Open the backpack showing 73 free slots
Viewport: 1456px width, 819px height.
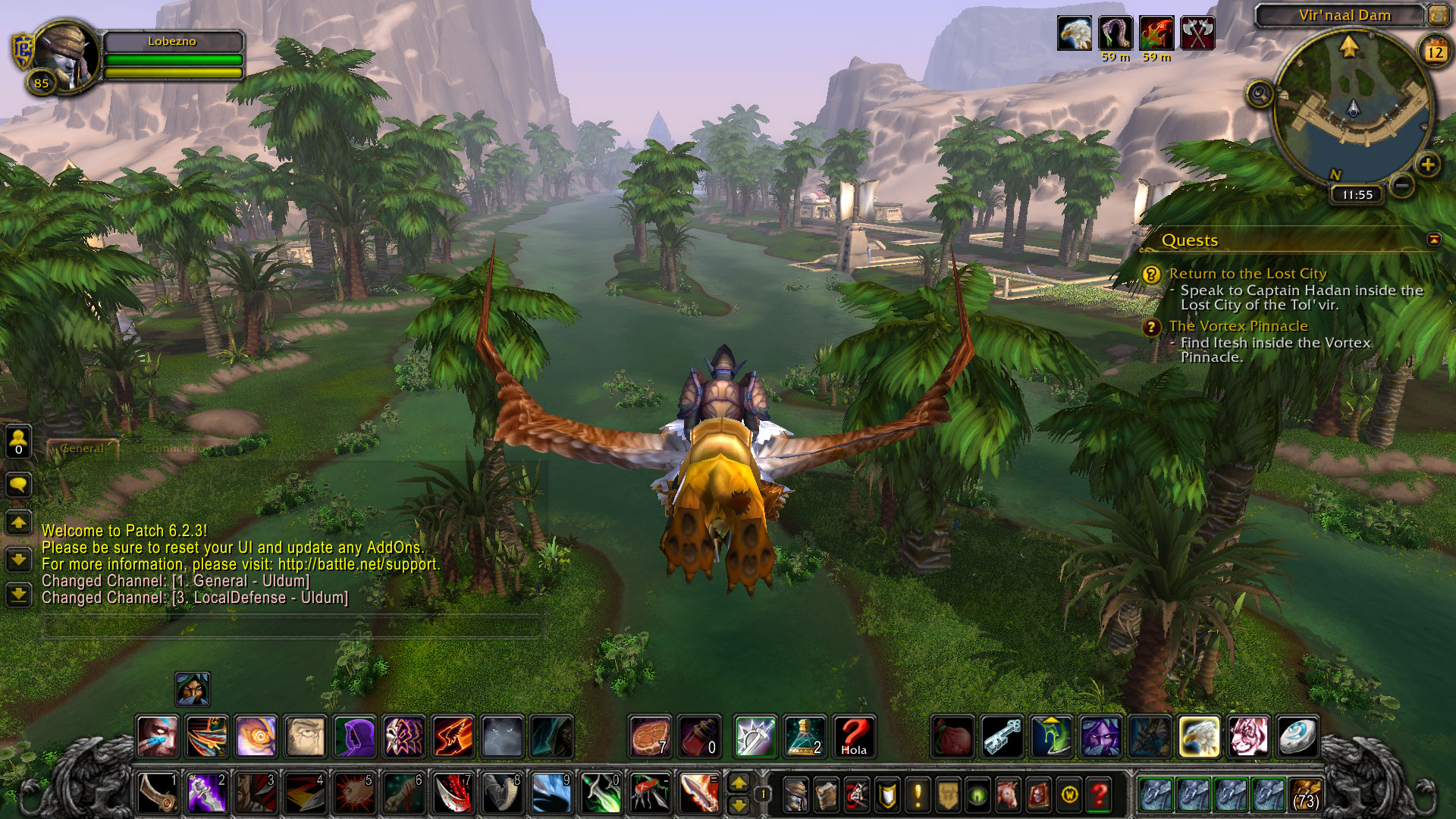pyautogui.click(x=1305, y=795)
